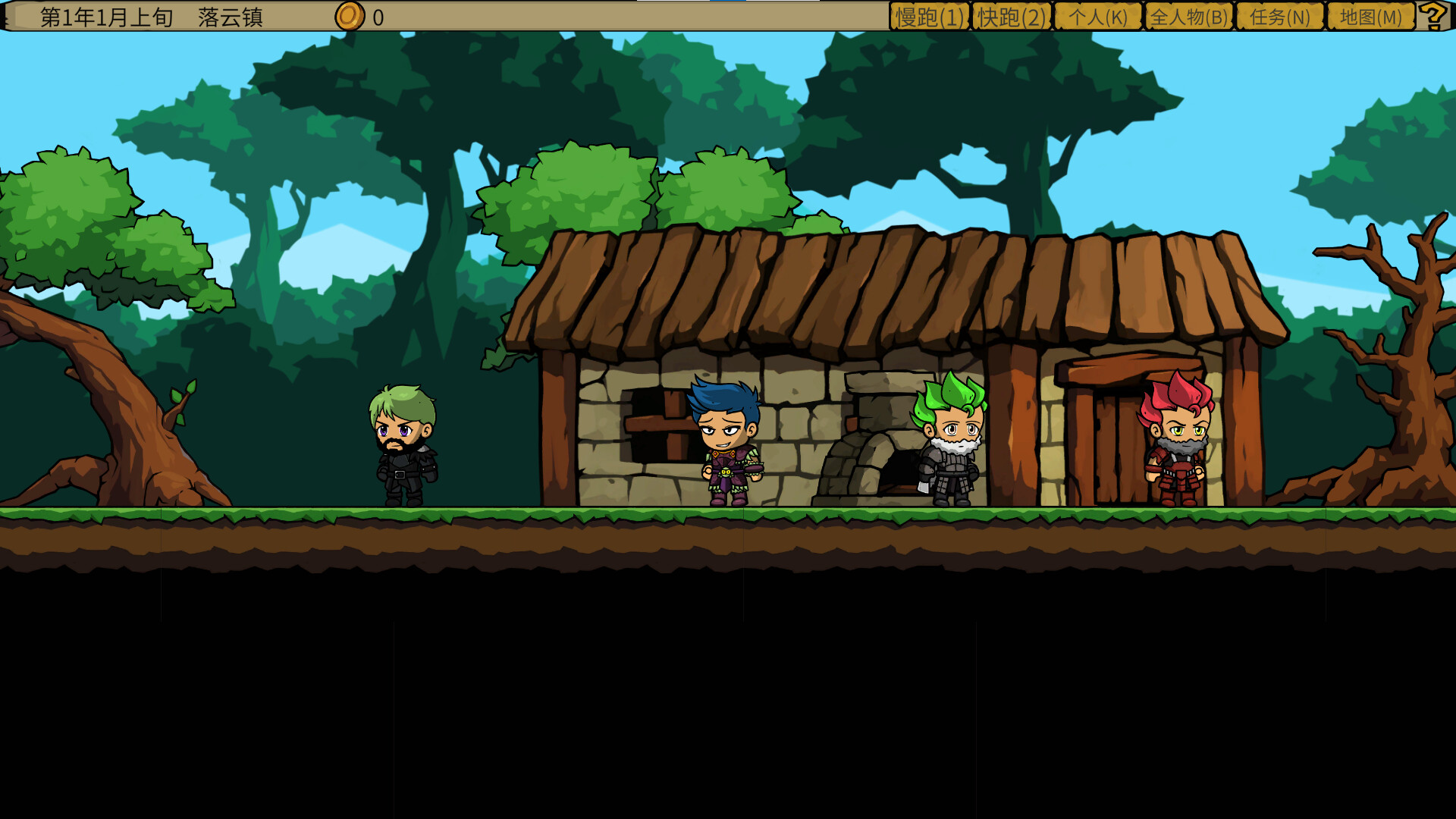This screenshot has width=1456, height=819.
Task: Click the gold coin icon in top bar
Action: tap(350, 15)
